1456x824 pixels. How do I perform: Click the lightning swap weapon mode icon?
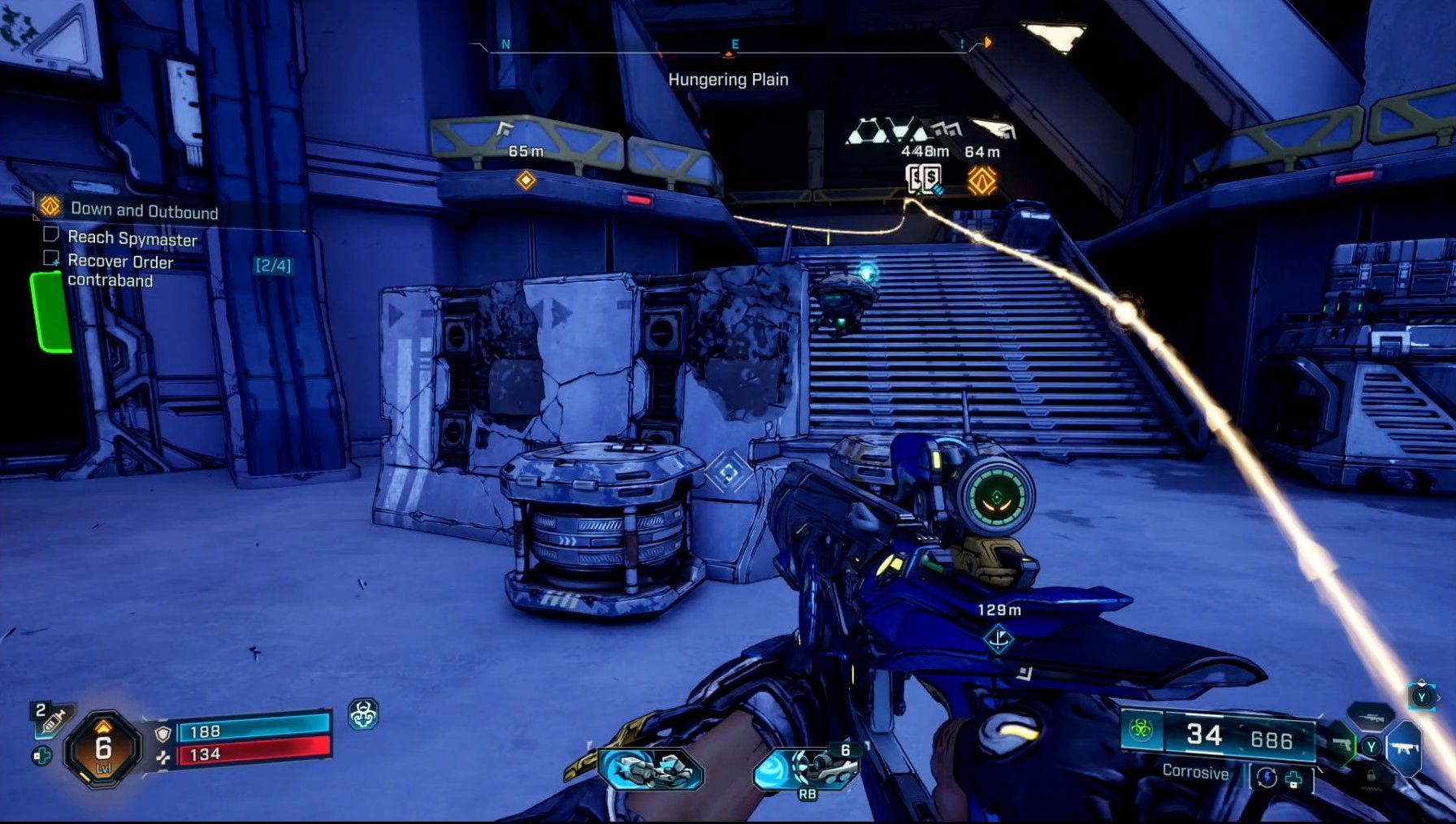[1267, 777]
